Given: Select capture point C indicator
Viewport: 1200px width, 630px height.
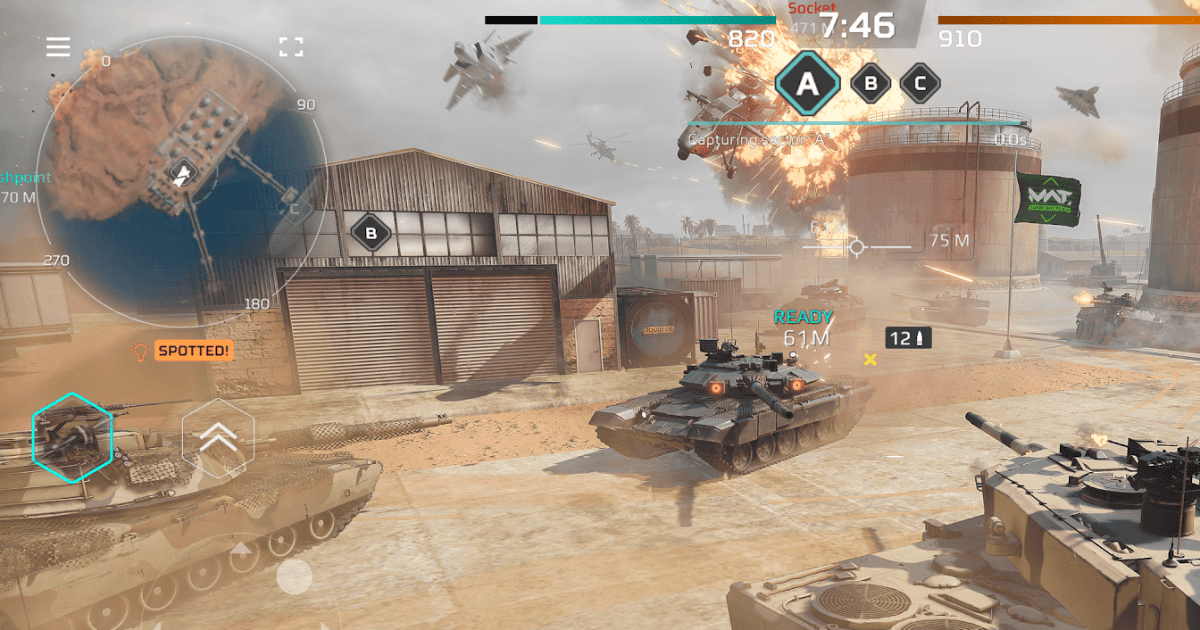Looking at the screenshot, I should (920, 84).
